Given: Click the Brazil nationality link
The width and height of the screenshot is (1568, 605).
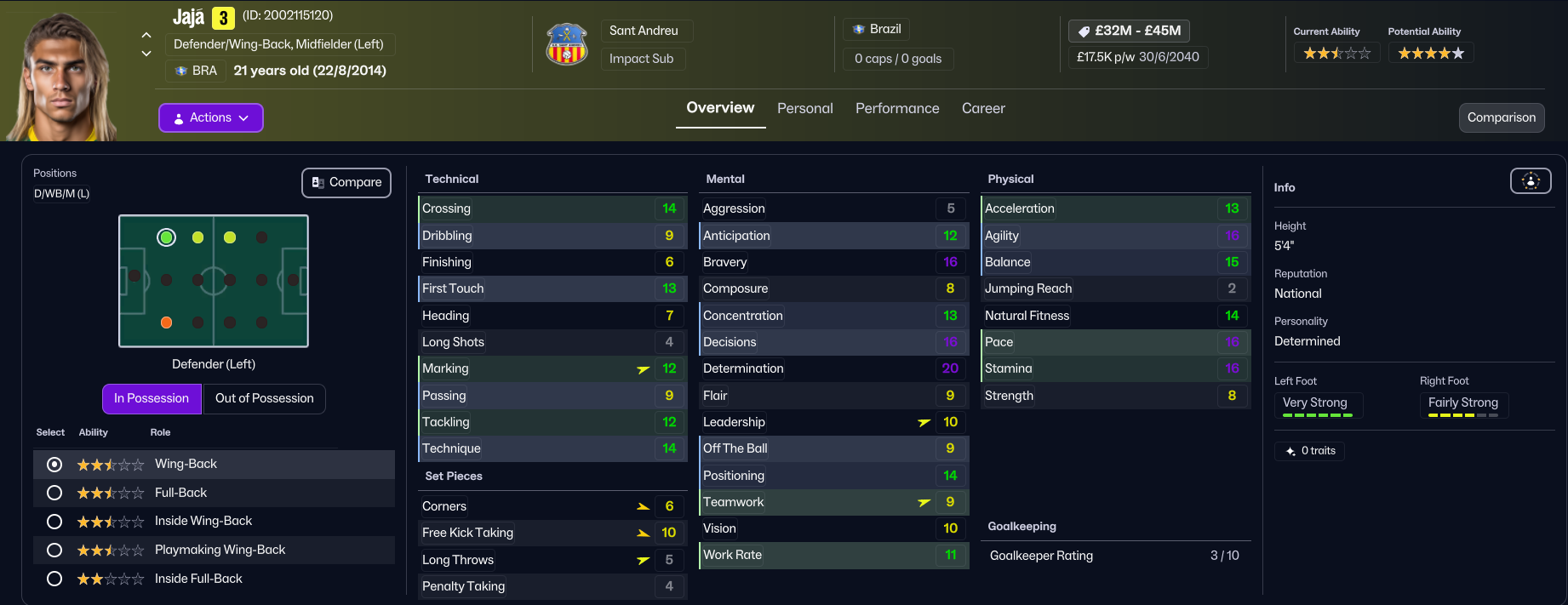Looking at the screenshot, I should pos(878,29).
